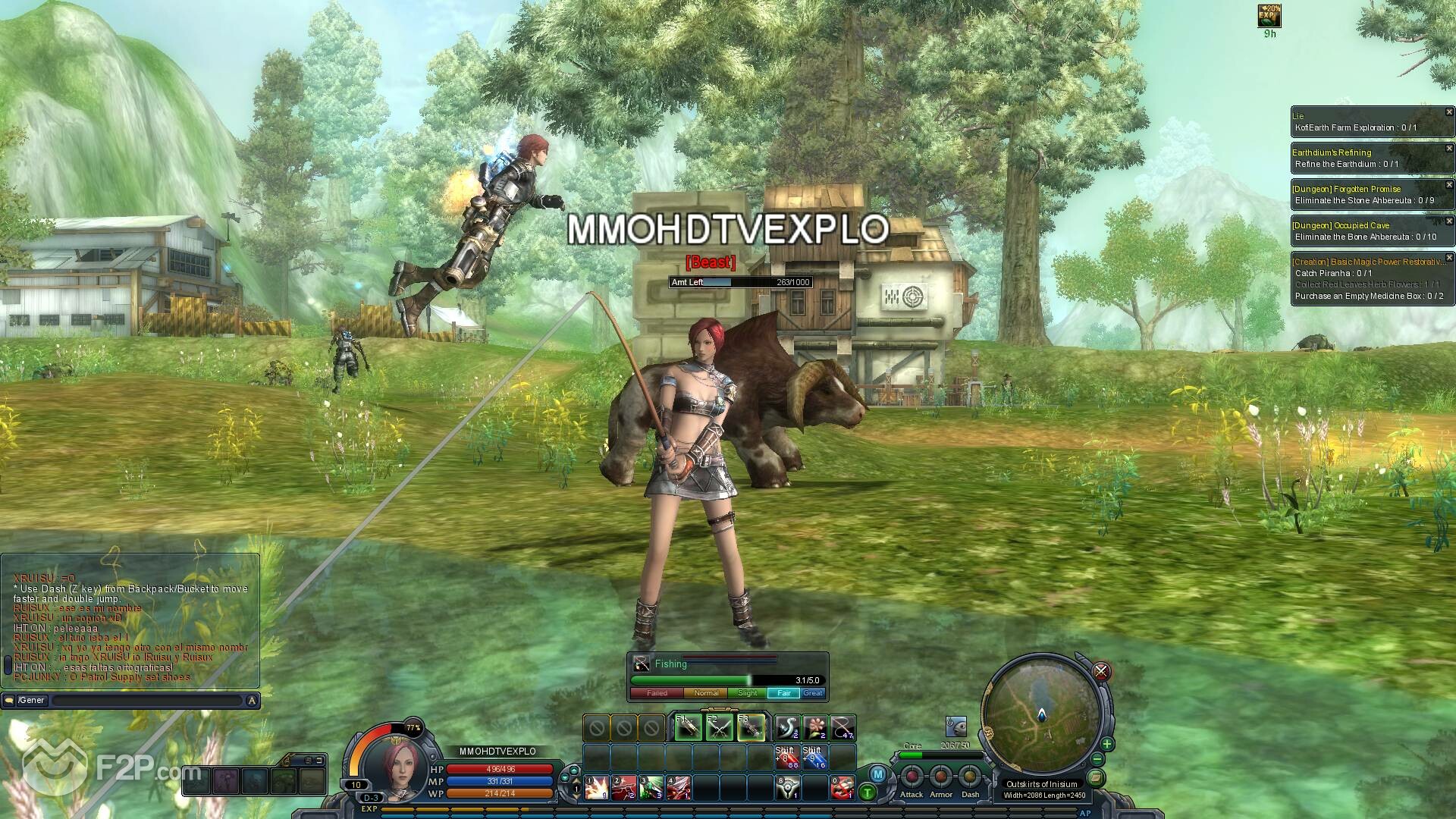This screenshot has width=1456, height=819.
Task: Click the green T round button
Action: pyautogui.click(x=867, y=793)
